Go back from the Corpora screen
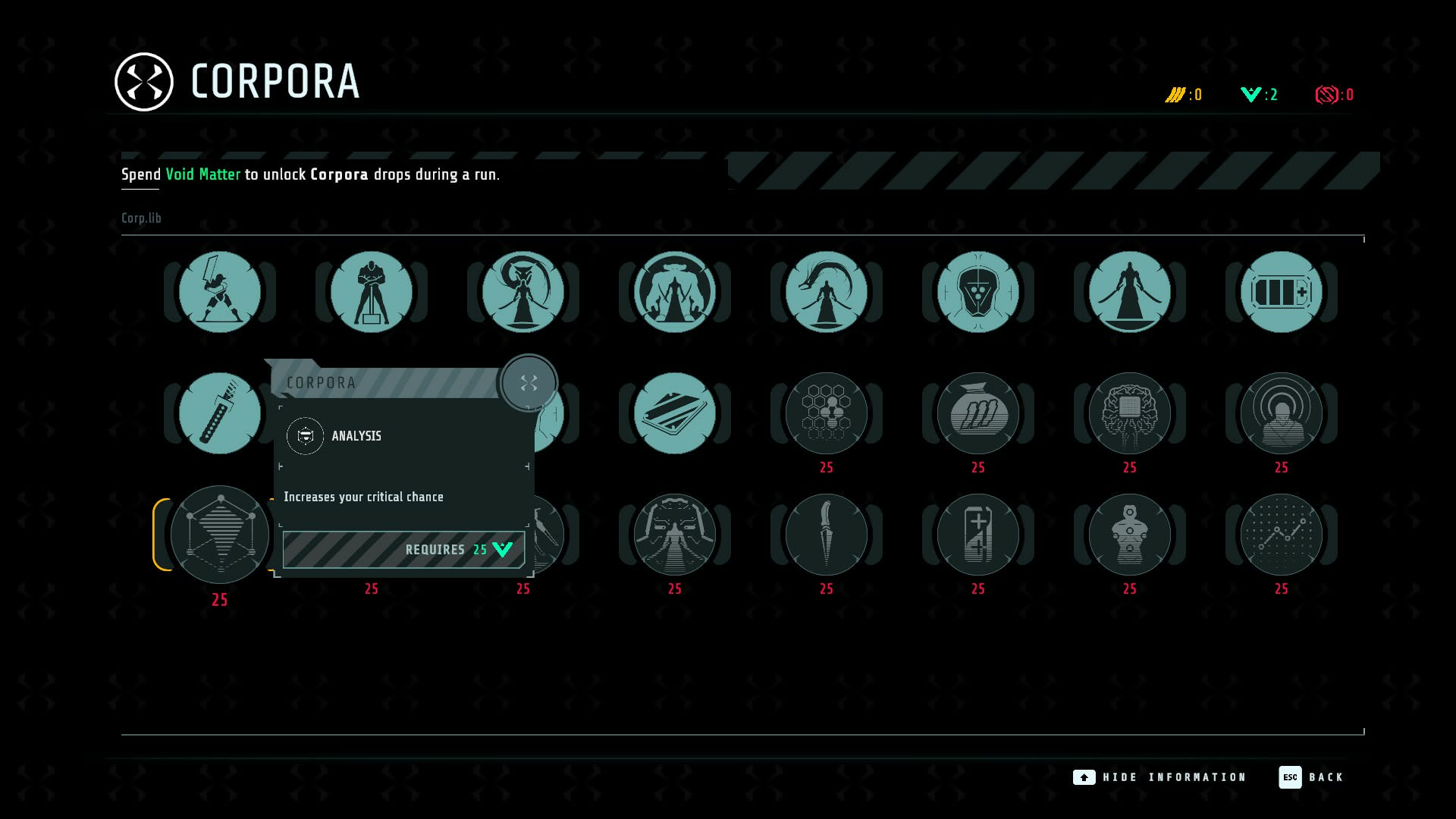Screen dimensions: 1456x819 (x=1311, y=777)
